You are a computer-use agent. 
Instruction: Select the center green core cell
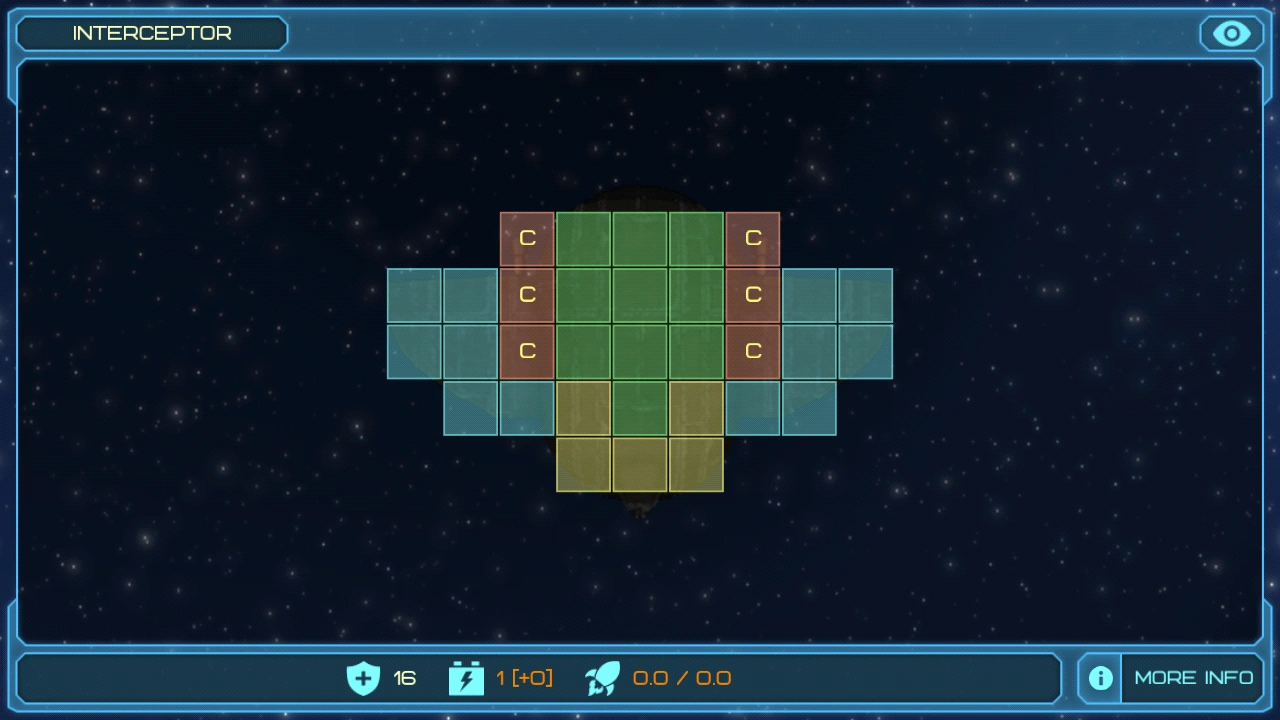[639, 294]
